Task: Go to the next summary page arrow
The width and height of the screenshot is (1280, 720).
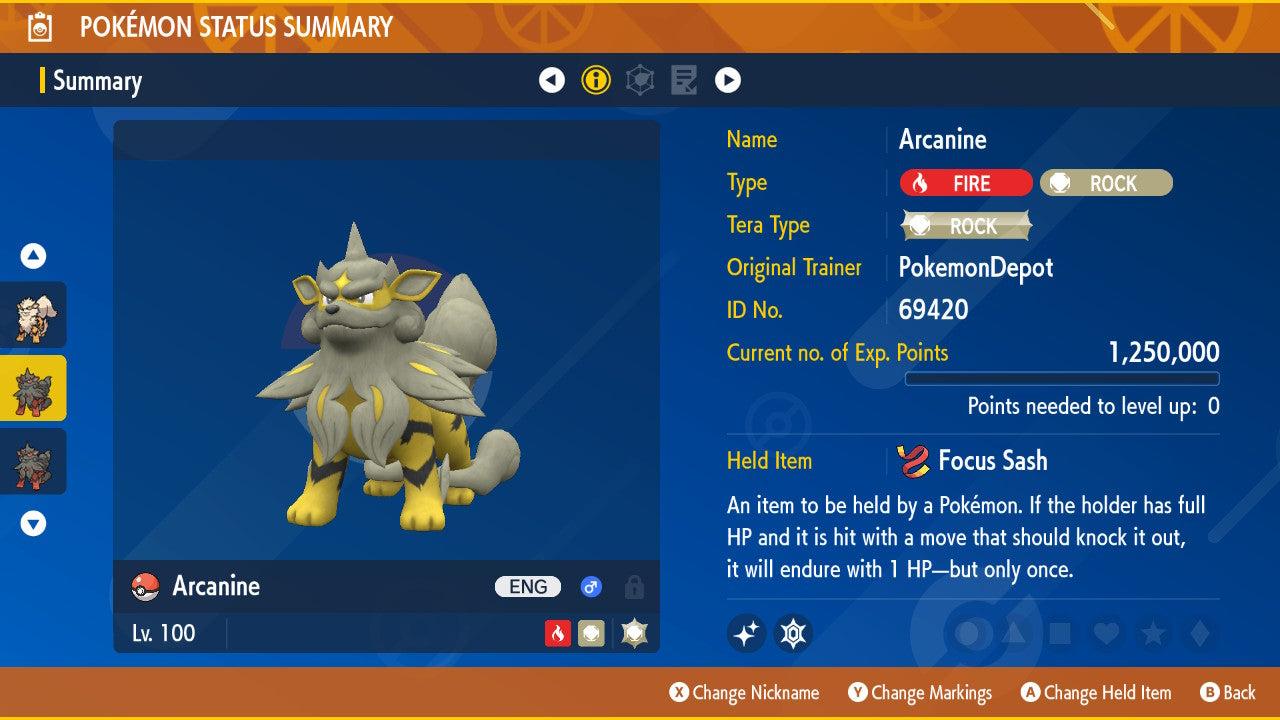Action: (x=728, y=80)
